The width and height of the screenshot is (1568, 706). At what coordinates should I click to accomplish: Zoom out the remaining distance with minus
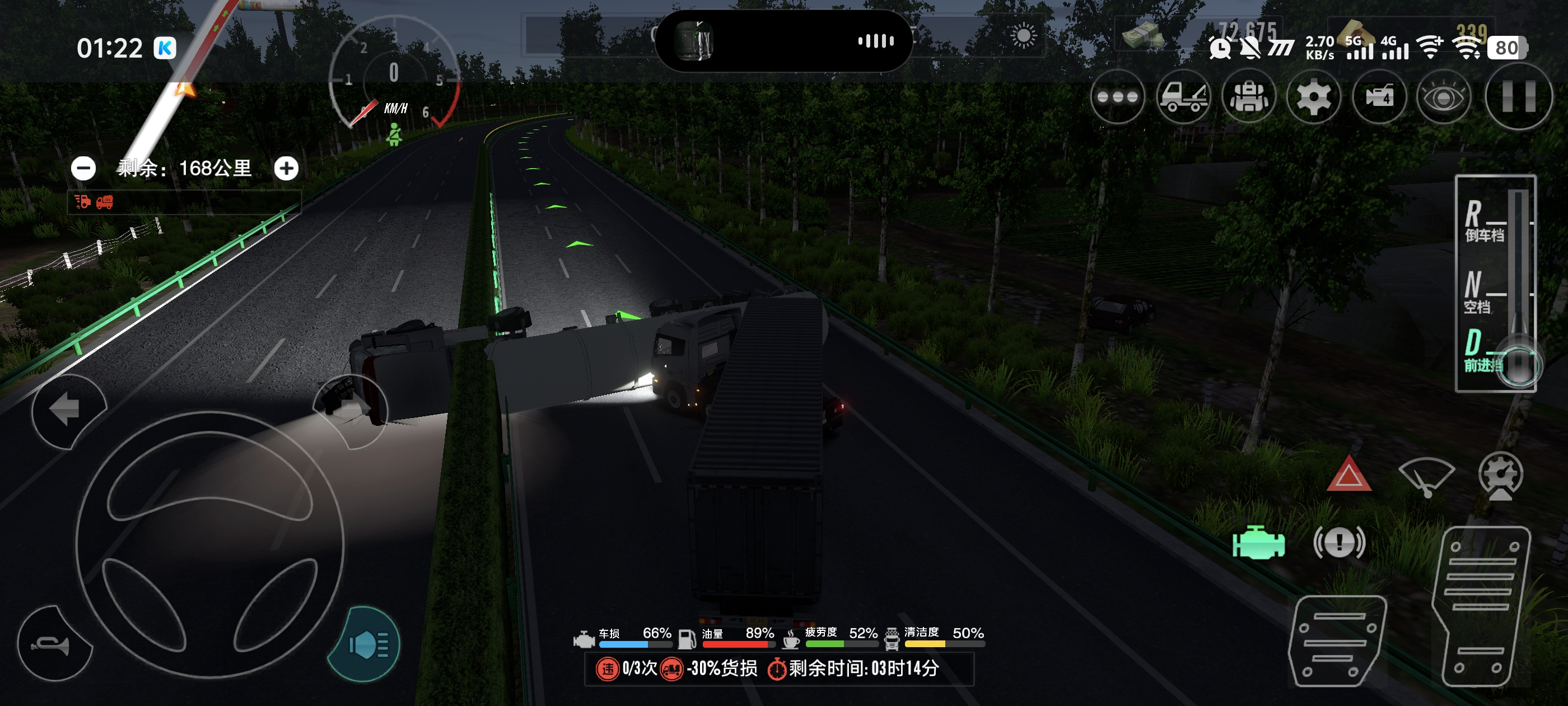coord(83,168)
